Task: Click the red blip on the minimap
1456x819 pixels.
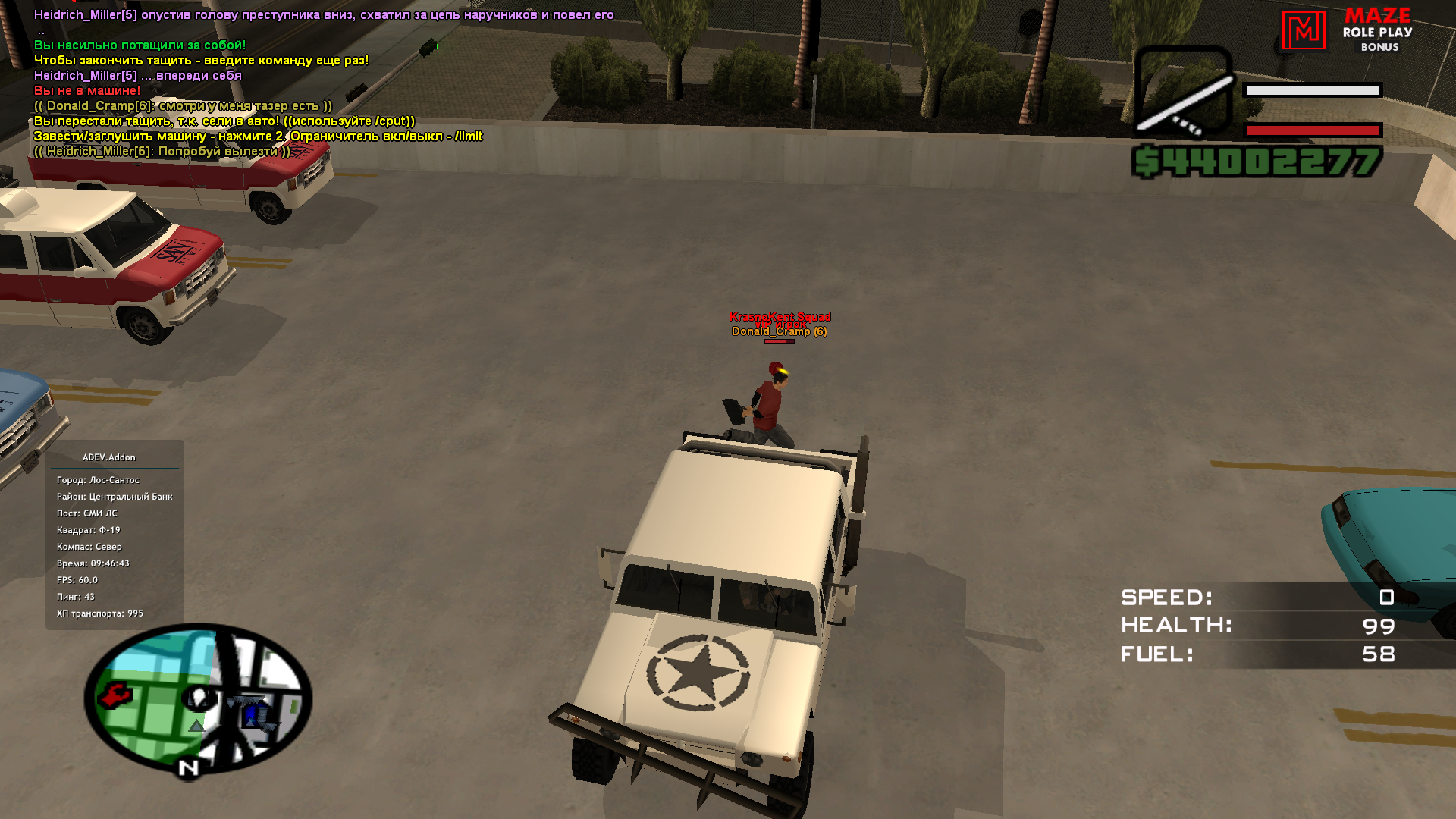Action: tap(114, 695)
